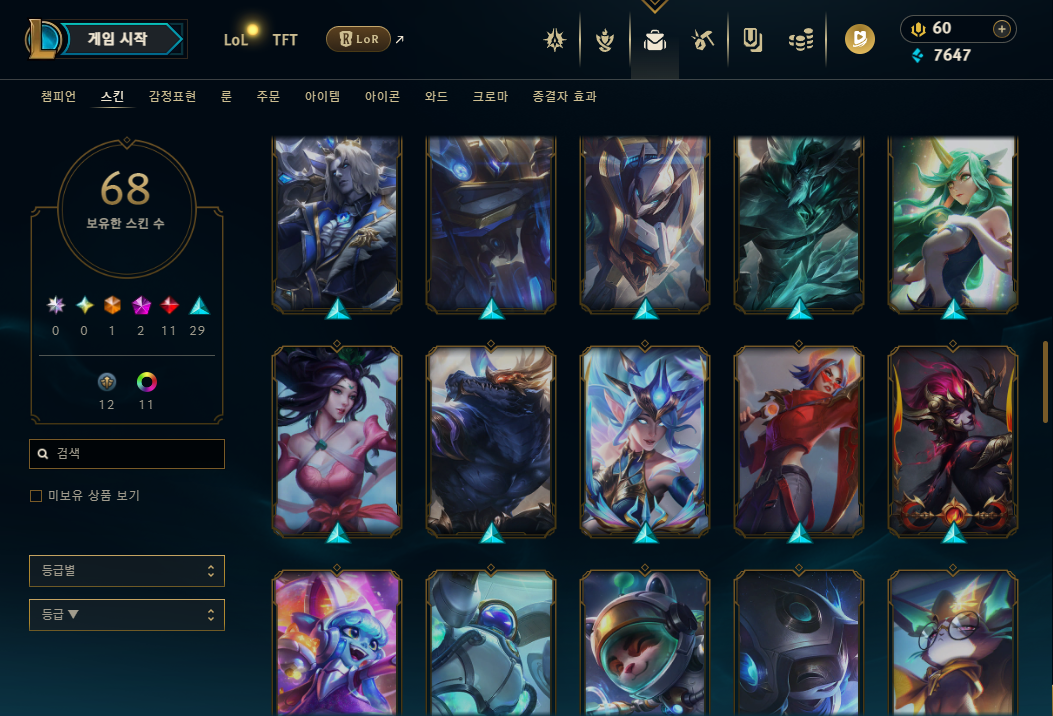This screenshot has width=1053, height=716.
Task: Open the 챔피언 collection tab
Action: [x=58, y=97]
